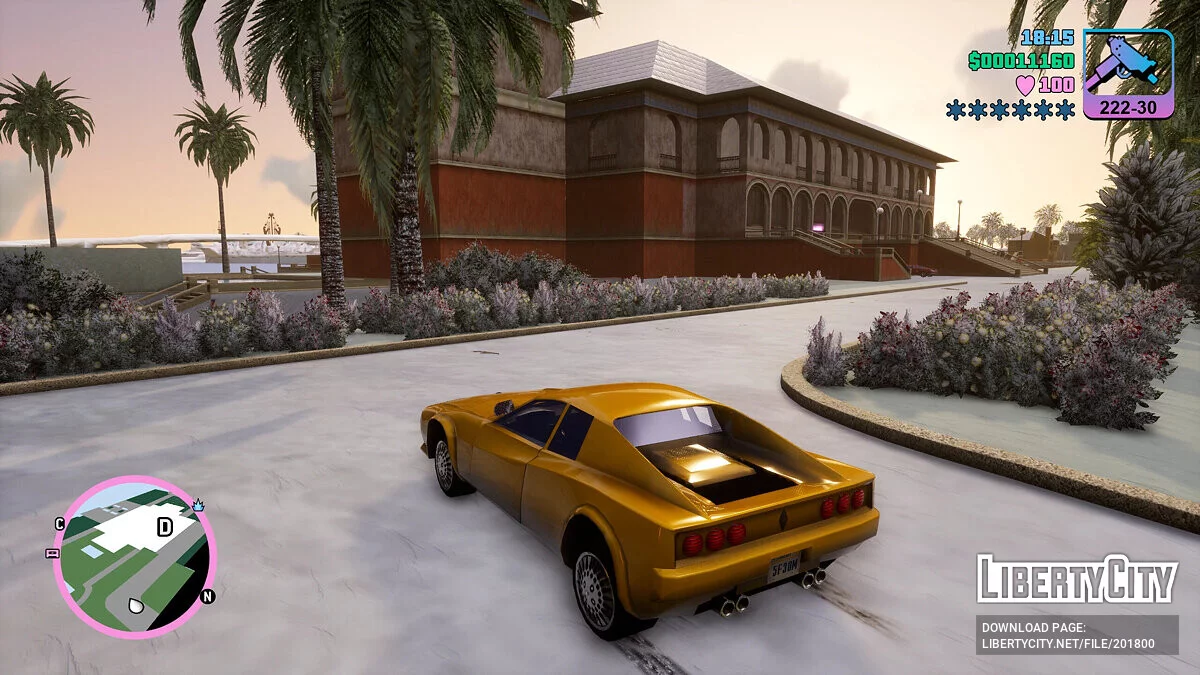The height and width of the screenshot is (675, 1200).
Task: Select the Uzi weapon icon
Action: point(1128,64)
